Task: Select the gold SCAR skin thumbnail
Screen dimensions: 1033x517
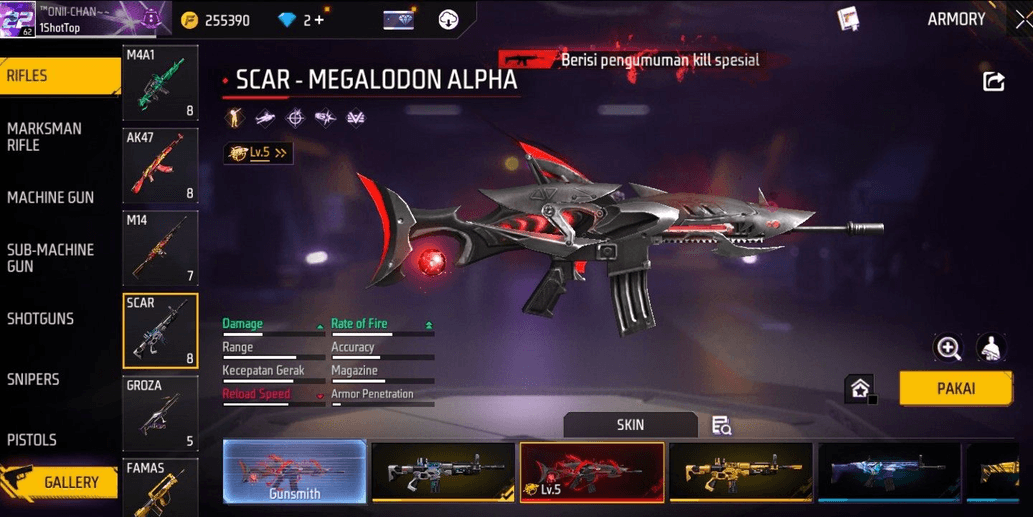Action: (x=740, y=470)
